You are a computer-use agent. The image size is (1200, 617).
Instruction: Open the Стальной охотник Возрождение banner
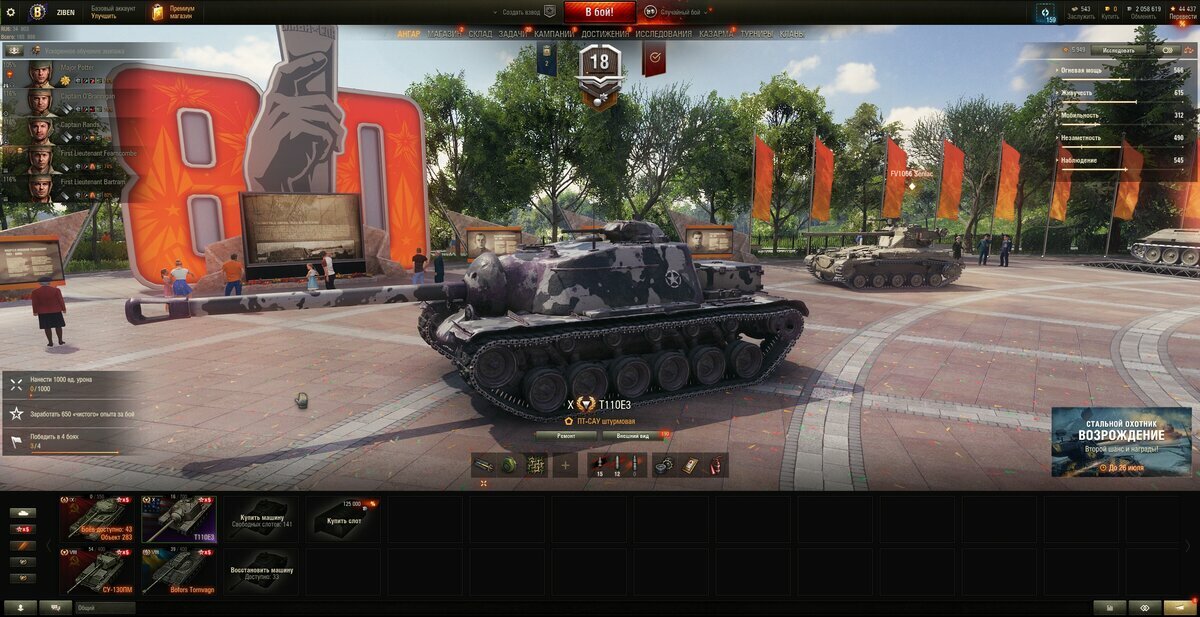(x=1121, y=441)
